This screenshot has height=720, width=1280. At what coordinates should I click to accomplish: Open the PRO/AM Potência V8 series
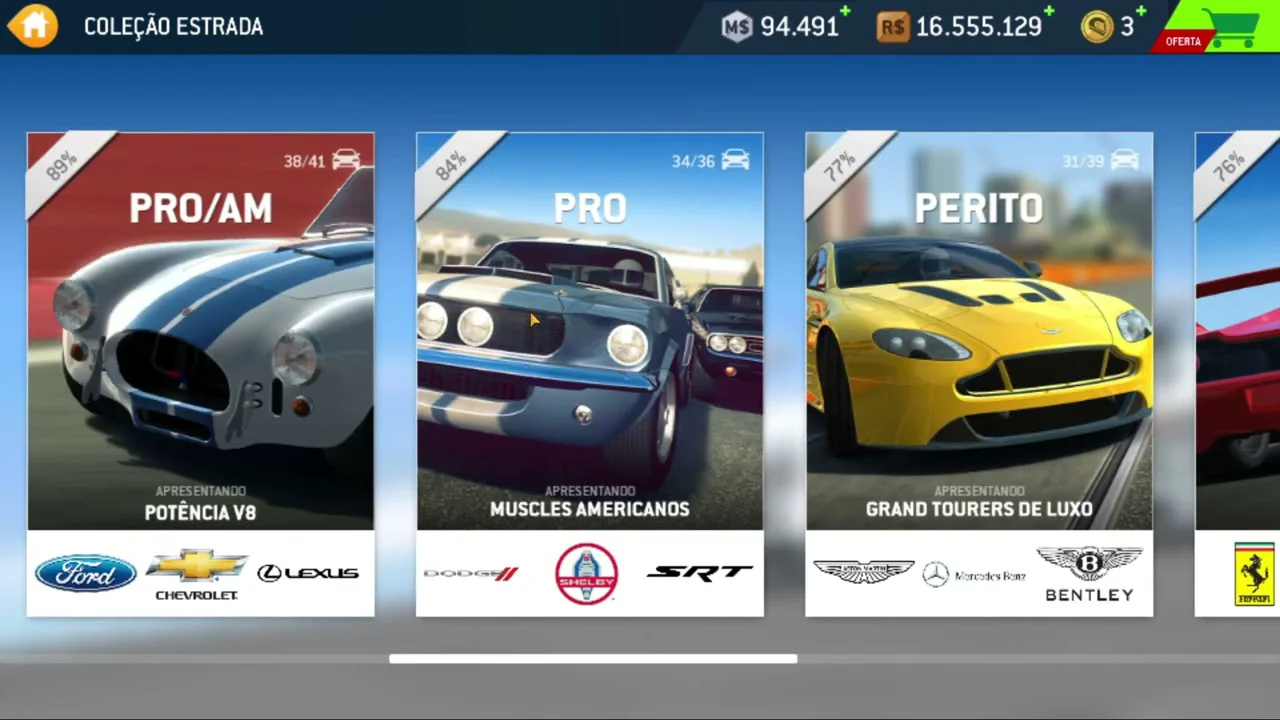[x=200, y=373]
